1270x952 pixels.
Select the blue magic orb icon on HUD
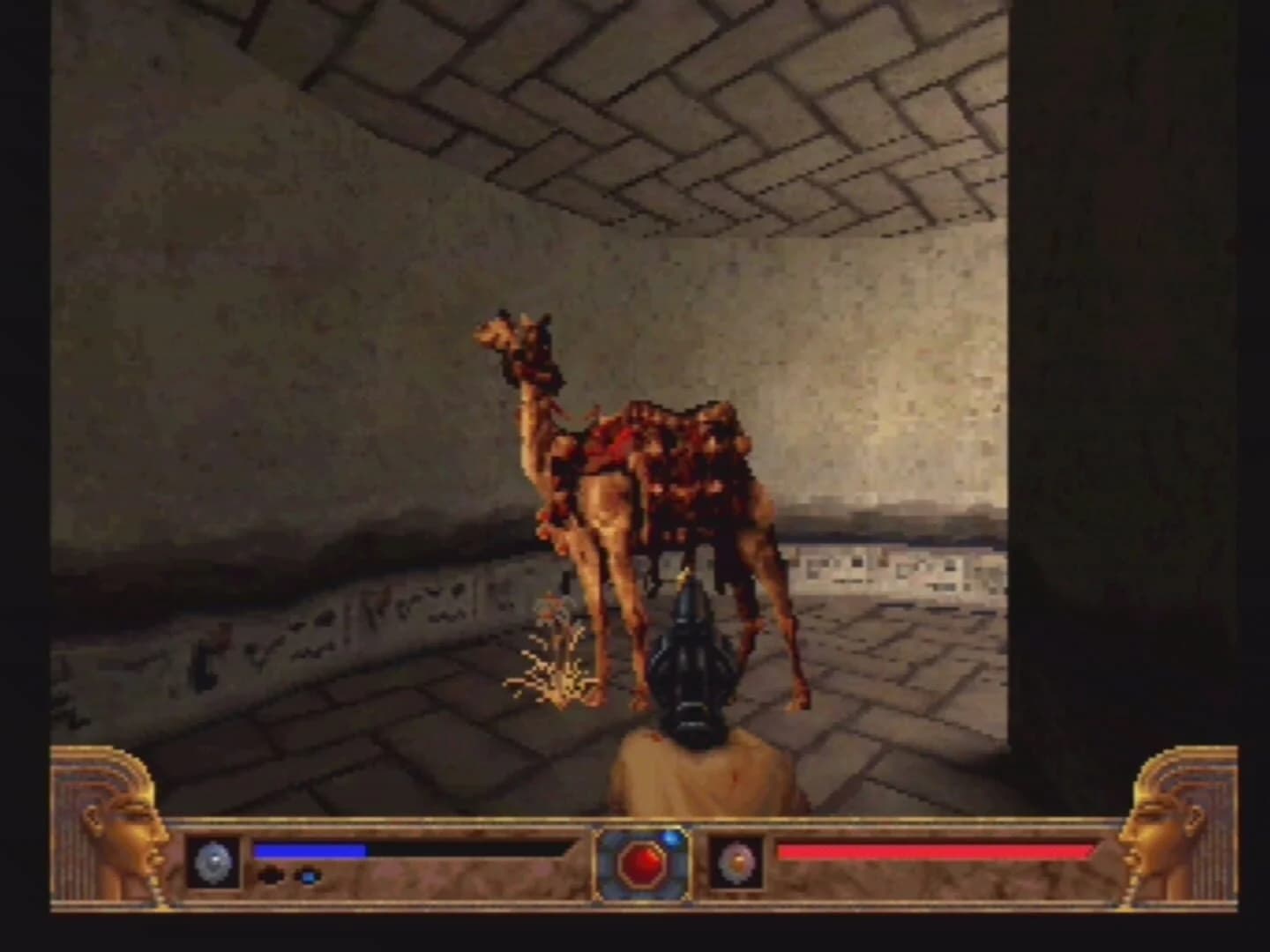tap(212, 861)
